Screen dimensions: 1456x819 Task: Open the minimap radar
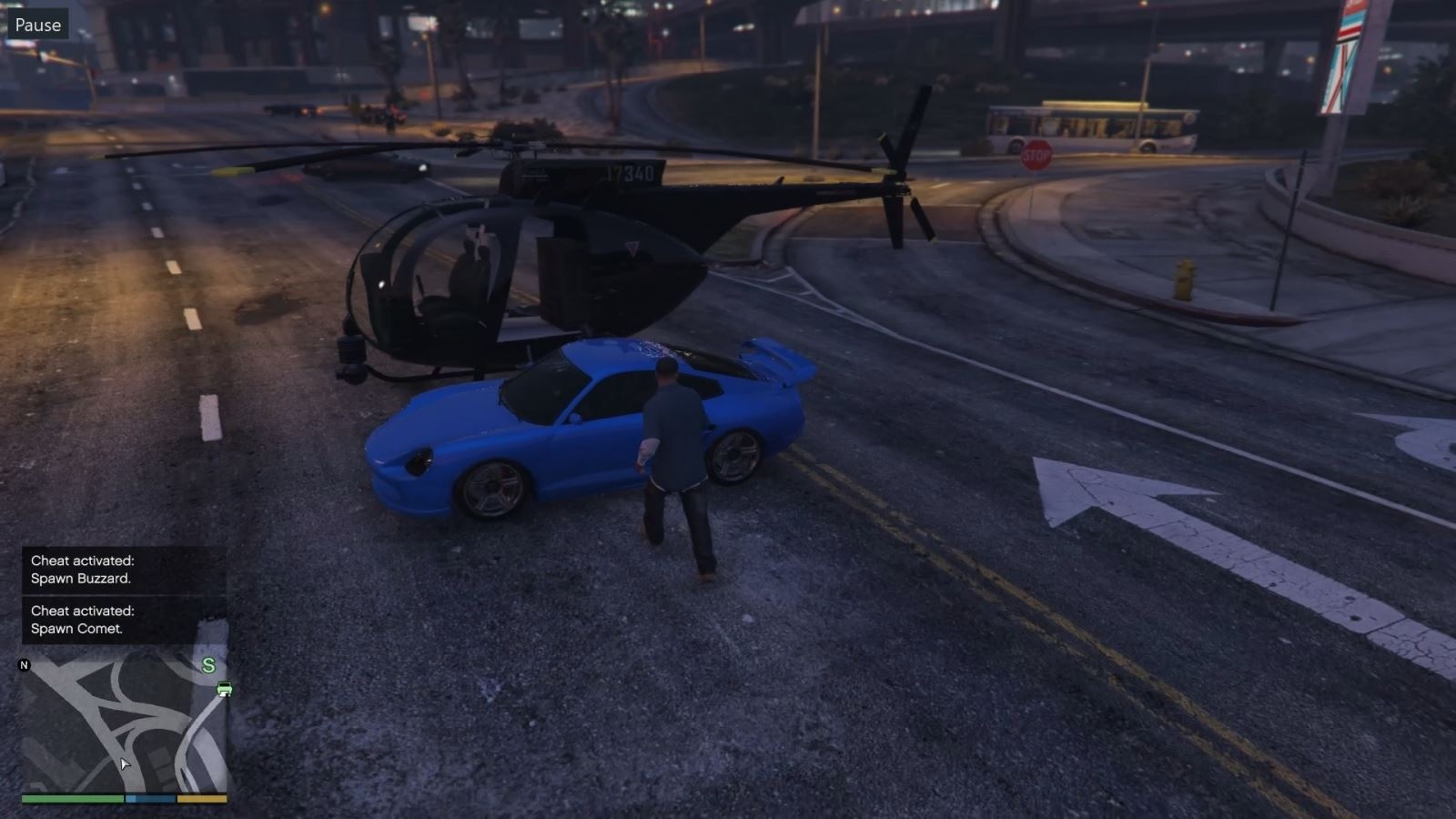[124, 723]
